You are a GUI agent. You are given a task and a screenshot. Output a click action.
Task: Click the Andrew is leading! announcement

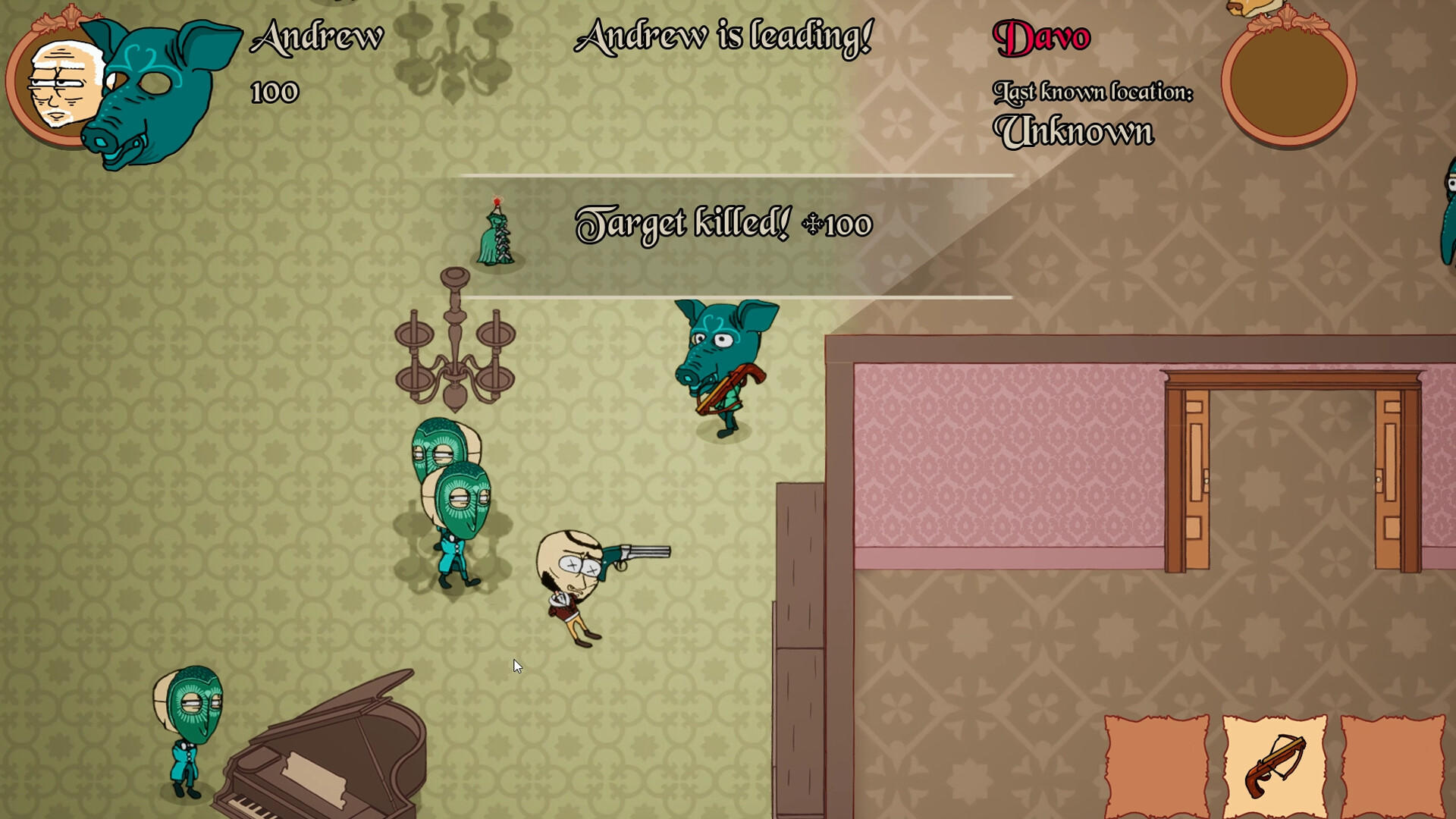point(723,36)
